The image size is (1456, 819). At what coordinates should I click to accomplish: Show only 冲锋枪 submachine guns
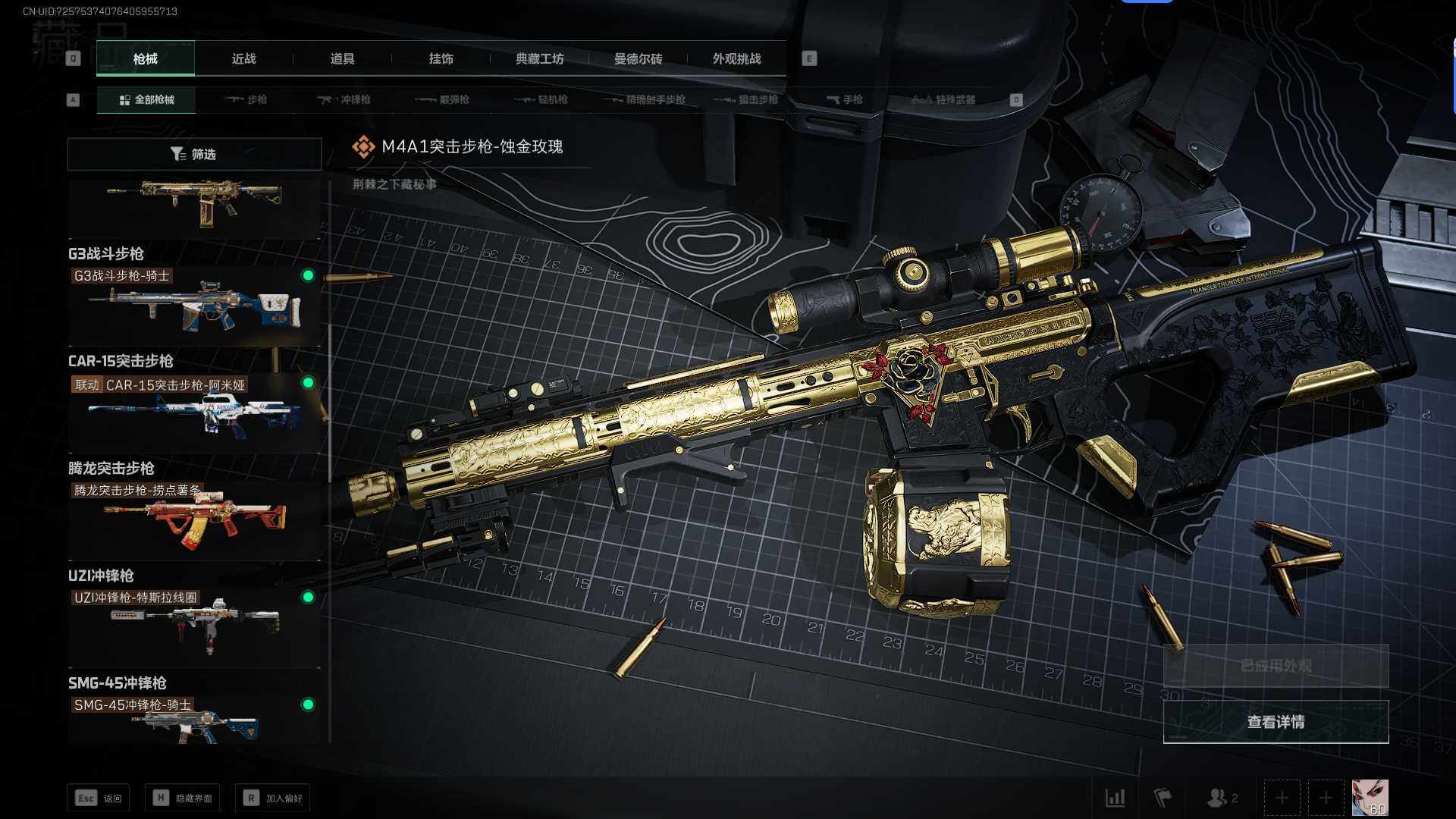point(344,99)
